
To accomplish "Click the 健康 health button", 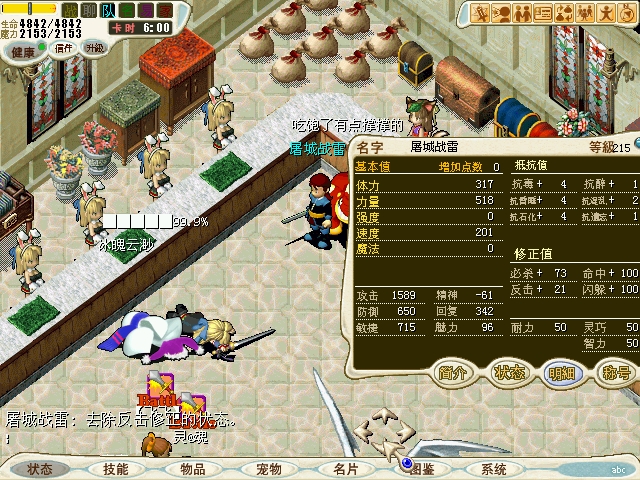I will click(21, 48).
